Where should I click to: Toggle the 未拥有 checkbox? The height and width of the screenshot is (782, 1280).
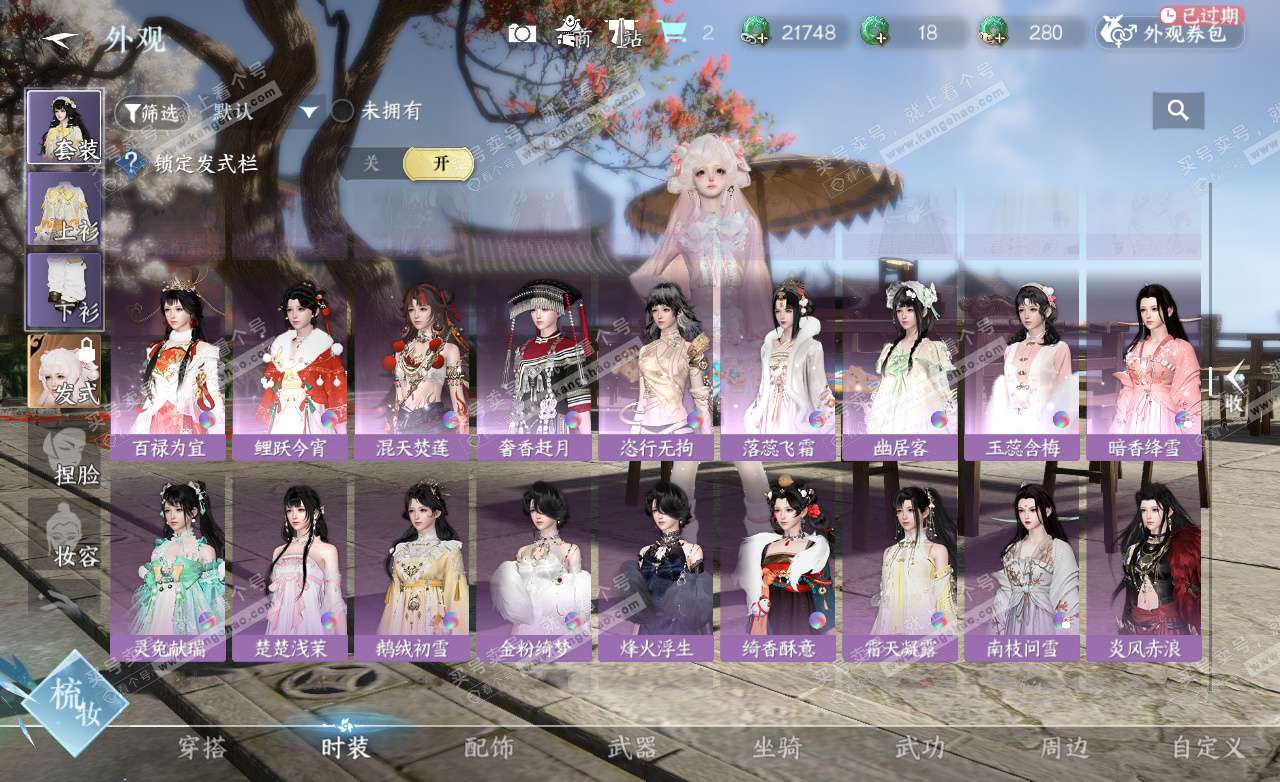pyautogui.click(x=343, y=111)
